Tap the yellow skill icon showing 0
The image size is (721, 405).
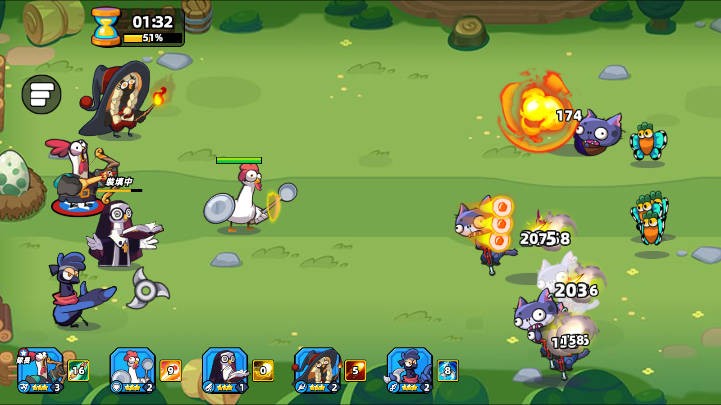(x=263, y=371)
